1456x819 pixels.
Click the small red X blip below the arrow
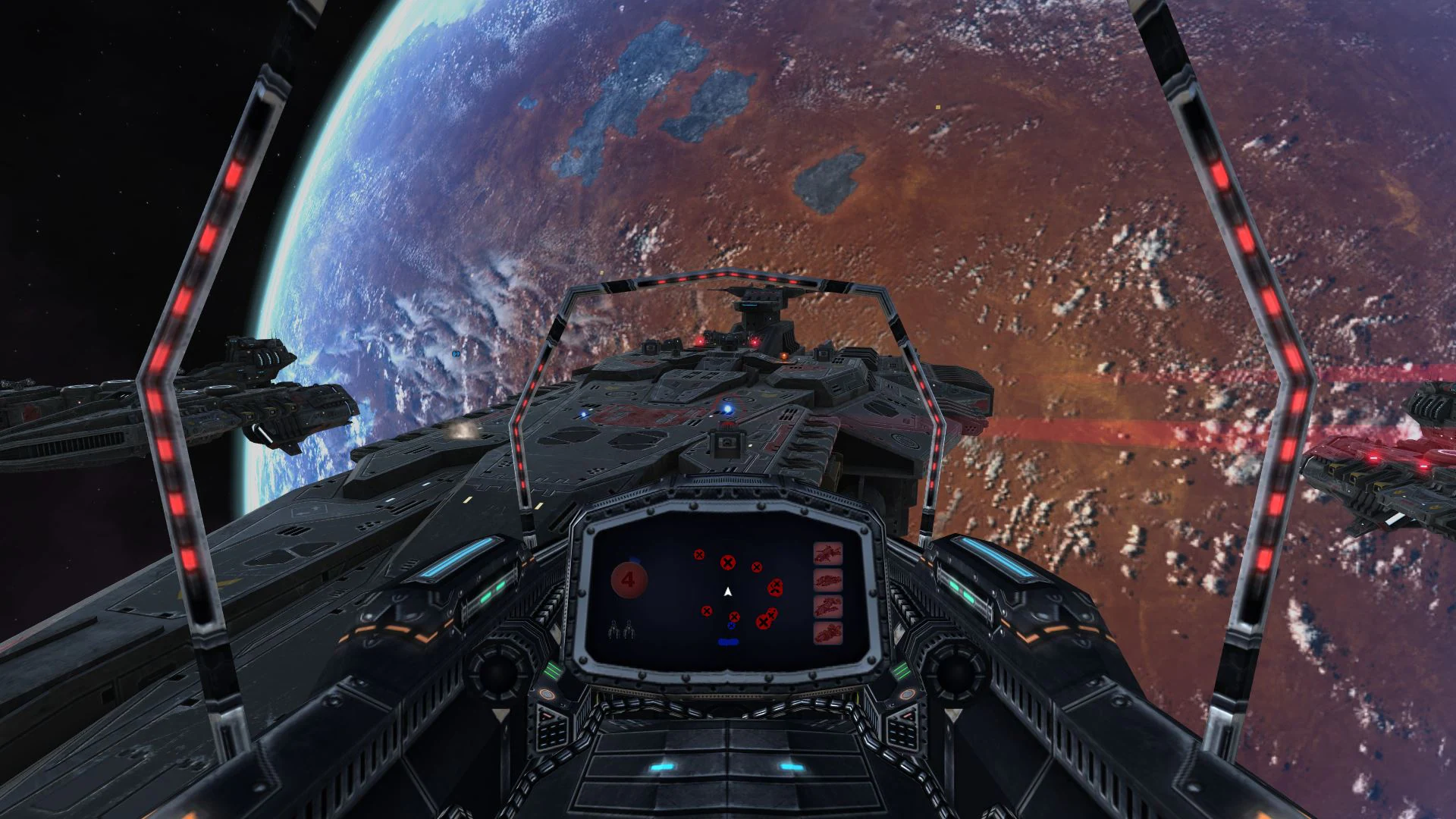(x=734, y=617)
